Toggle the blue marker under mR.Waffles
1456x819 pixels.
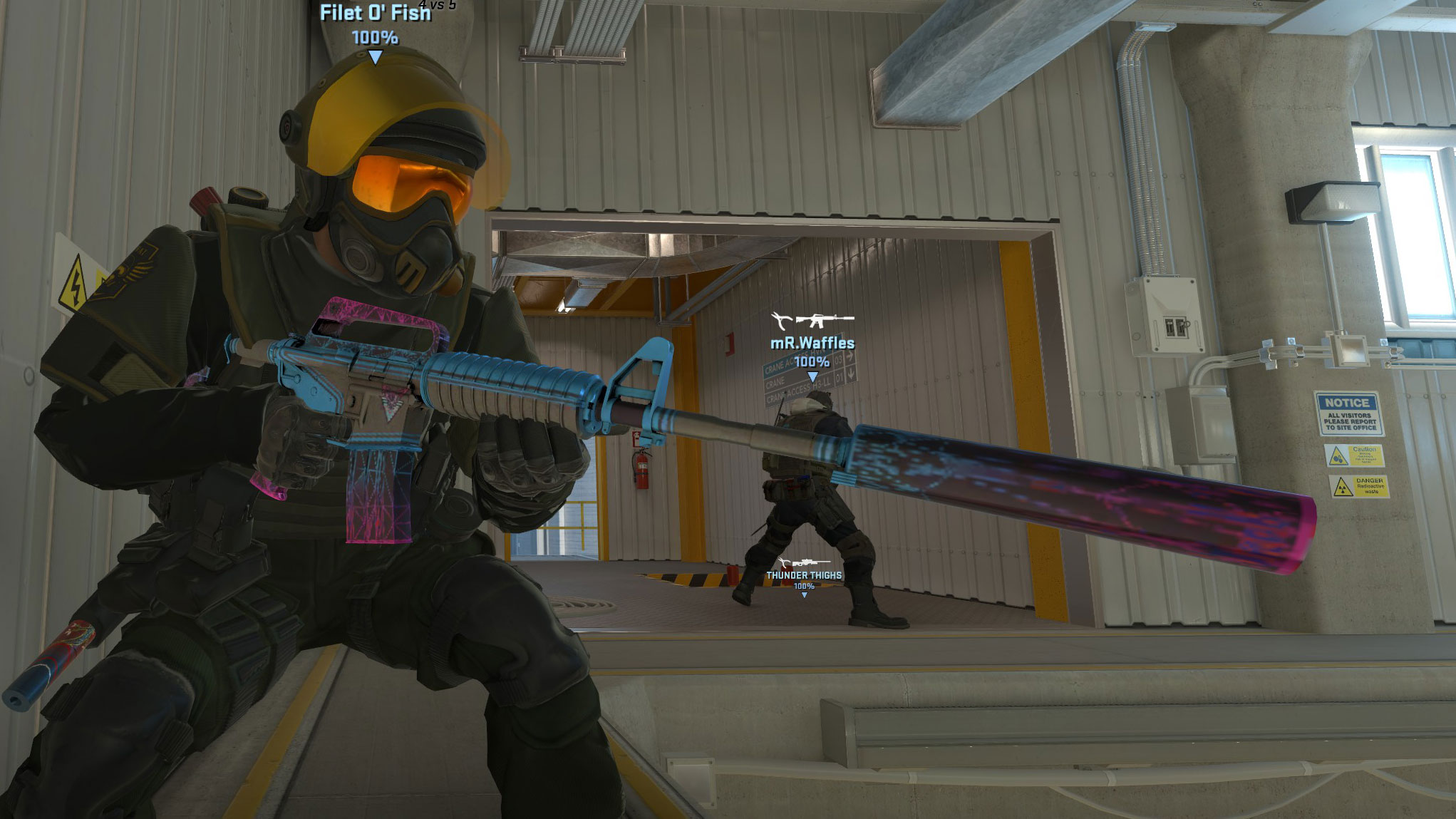[x=812, y=377]
